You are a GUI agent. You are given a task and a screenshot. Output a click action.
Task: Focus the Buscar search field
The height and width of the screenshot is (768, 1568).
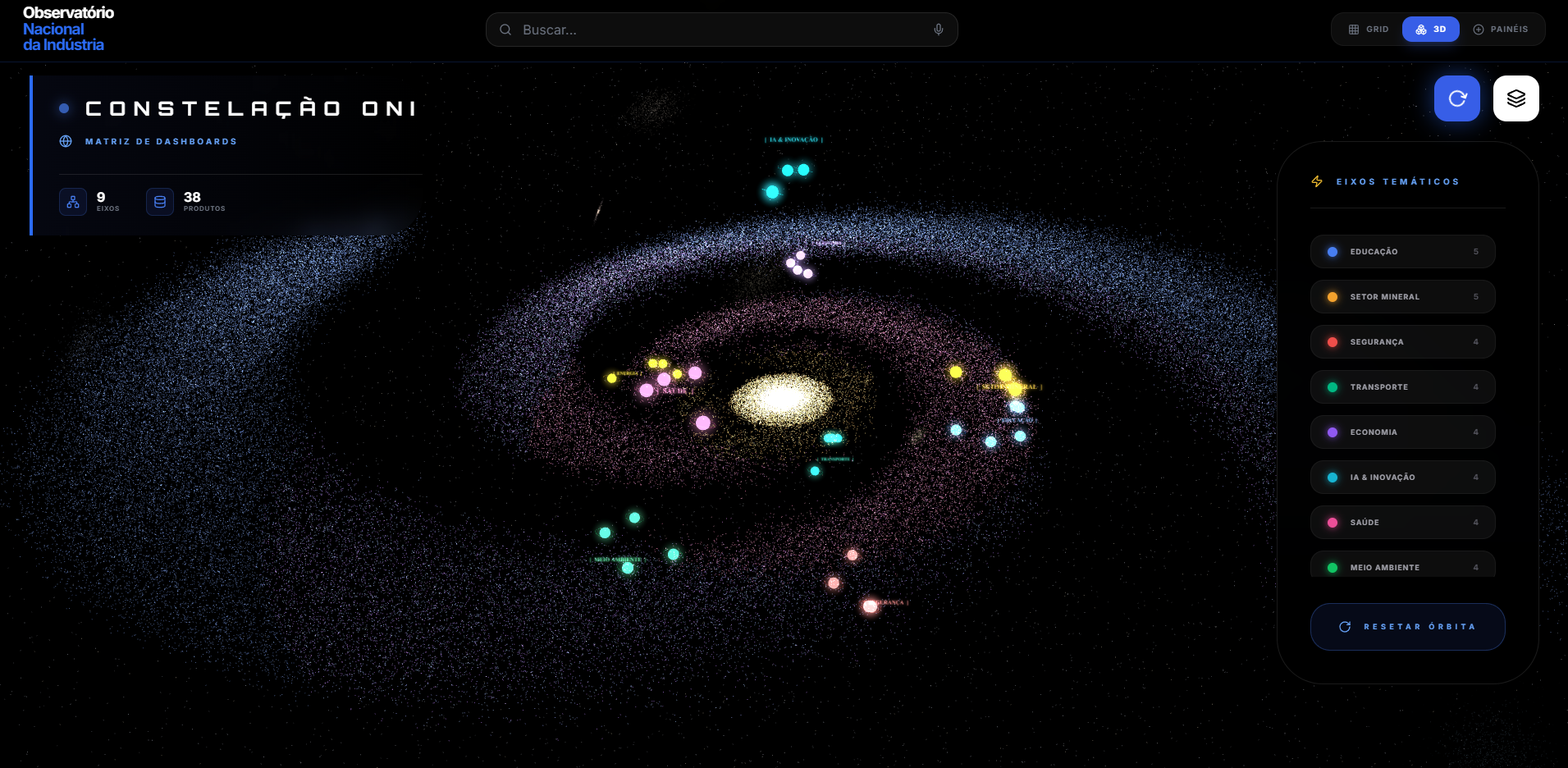tap(722, 30)
